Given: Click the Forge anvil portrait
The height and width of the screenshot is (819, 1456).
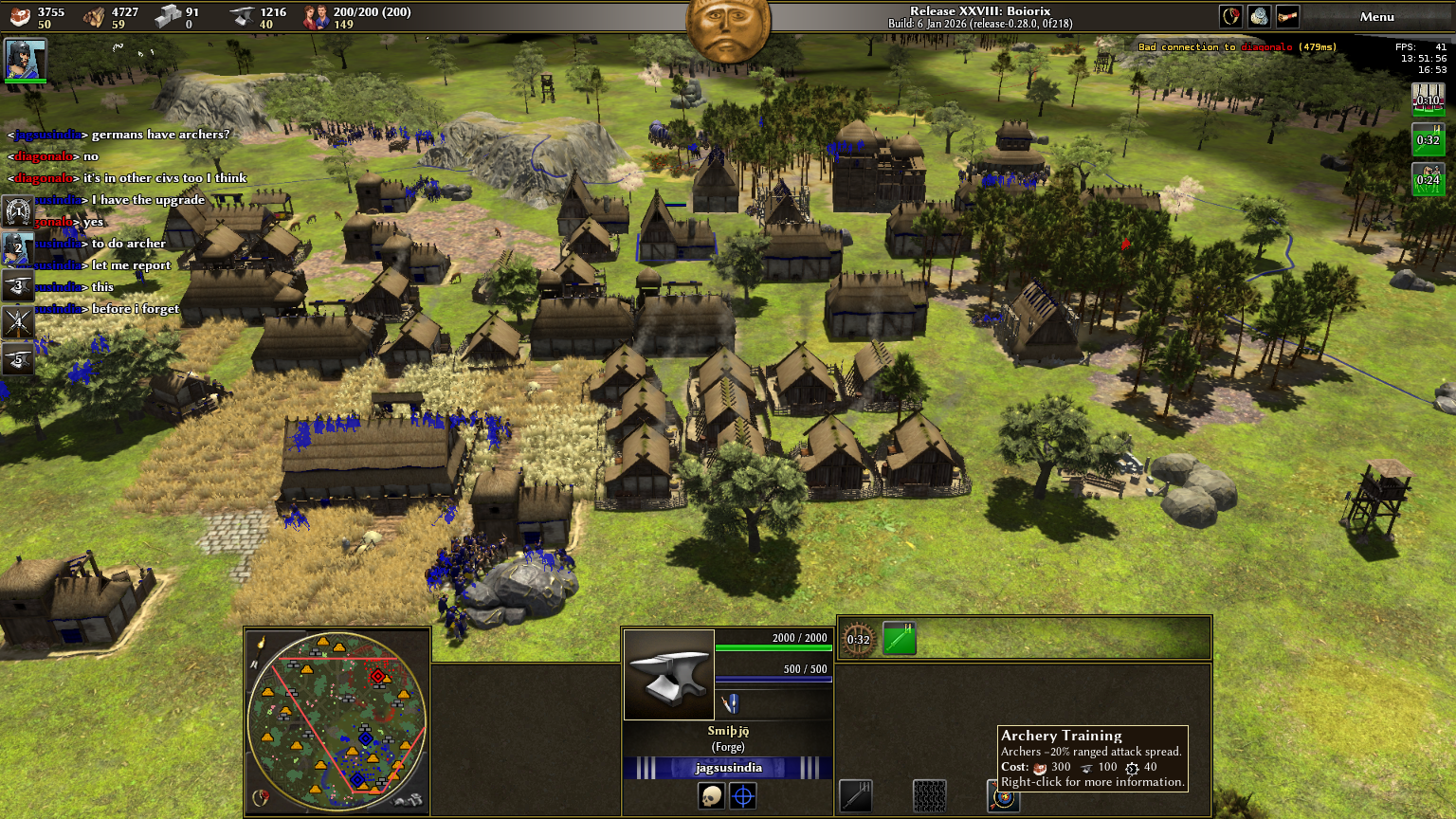Looking at the screenshot, I should click(x=669, y=675).
